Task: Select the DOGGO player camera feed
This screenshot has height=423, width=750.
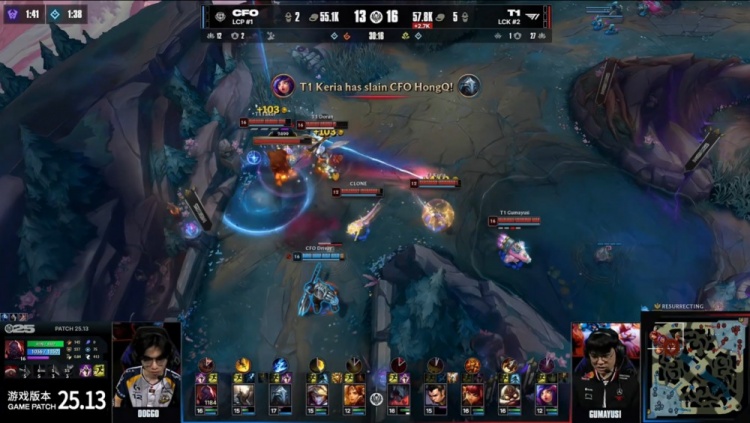Action: (146, 365)
